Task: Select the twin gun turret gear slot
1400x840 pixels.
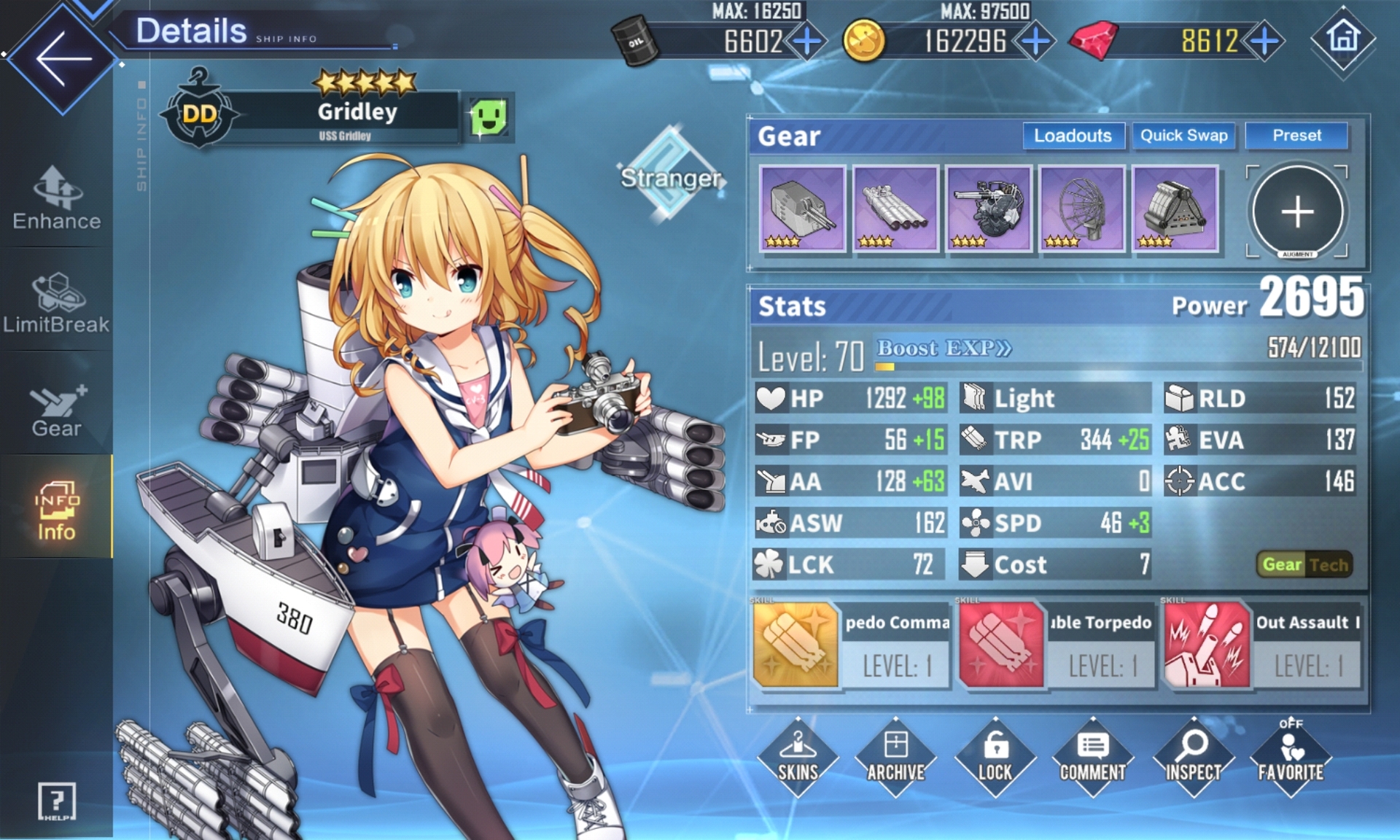Action: (x=802, y=209)
